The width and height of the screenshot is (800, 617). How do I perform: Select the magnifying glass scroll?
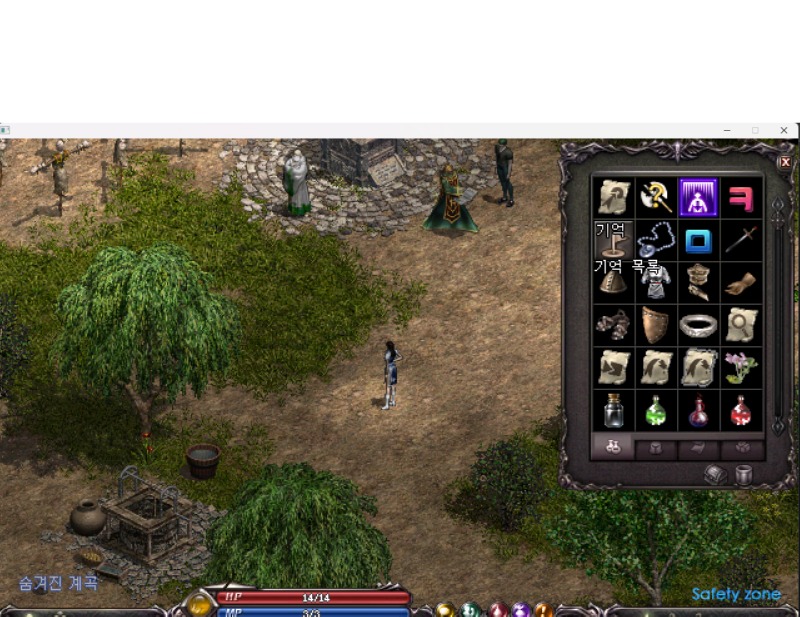click(x=741, y=325)
